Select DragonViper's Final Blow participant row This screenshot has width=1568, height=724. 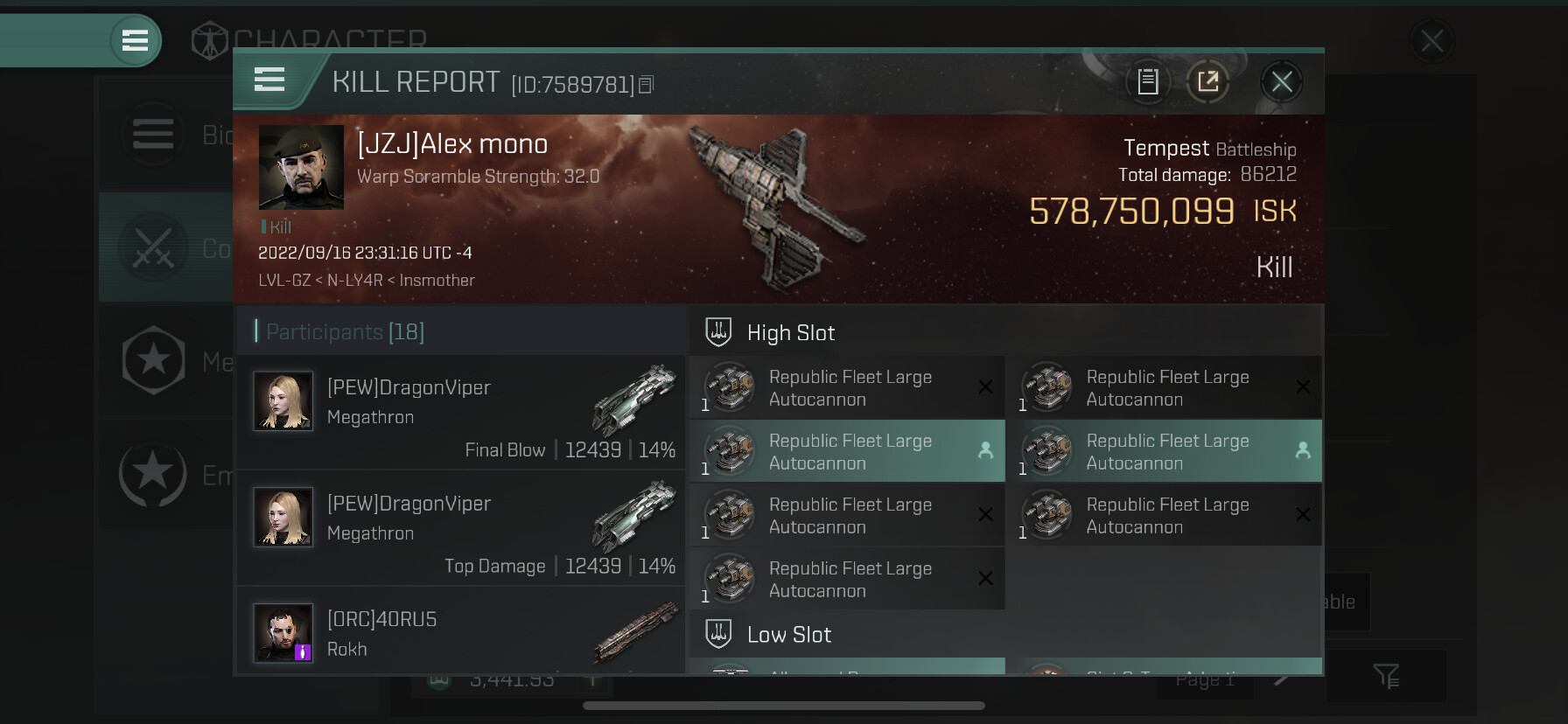[x=461, y=413]
